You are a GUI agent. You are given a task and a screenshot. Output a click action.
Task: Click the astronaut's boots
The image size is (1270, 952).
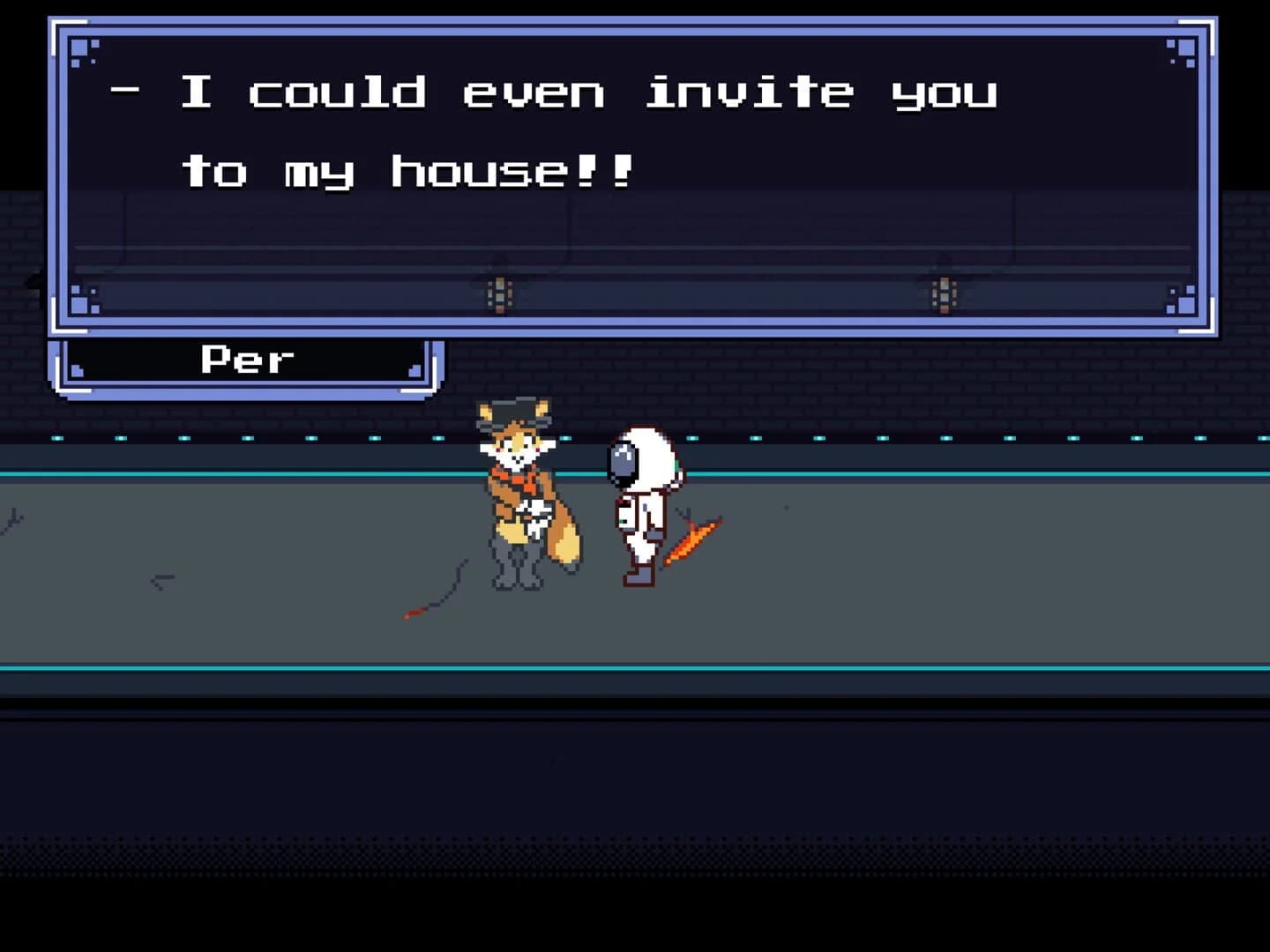click(x=638, y=578)
